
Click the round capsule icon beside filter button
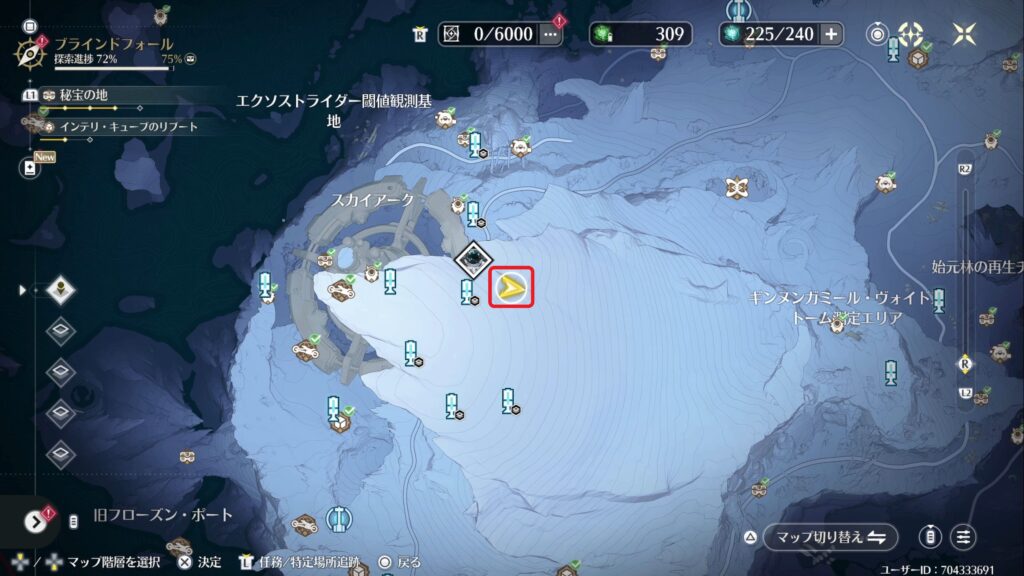pyautogui.click(x=930, y=537)
